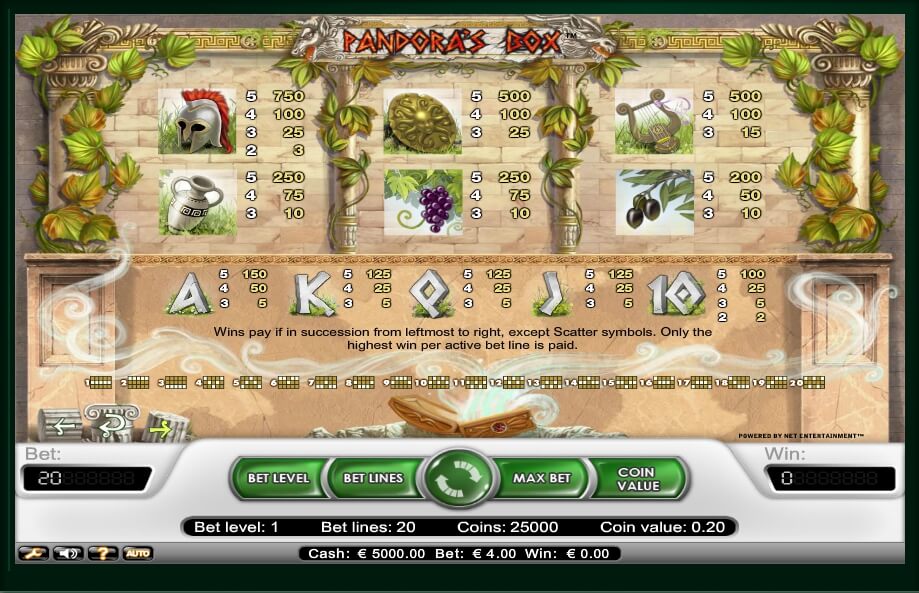Spin the reels with the round green button
This screenshot has height=593, width=919.
pyautogui.click(x=459, y=478)
